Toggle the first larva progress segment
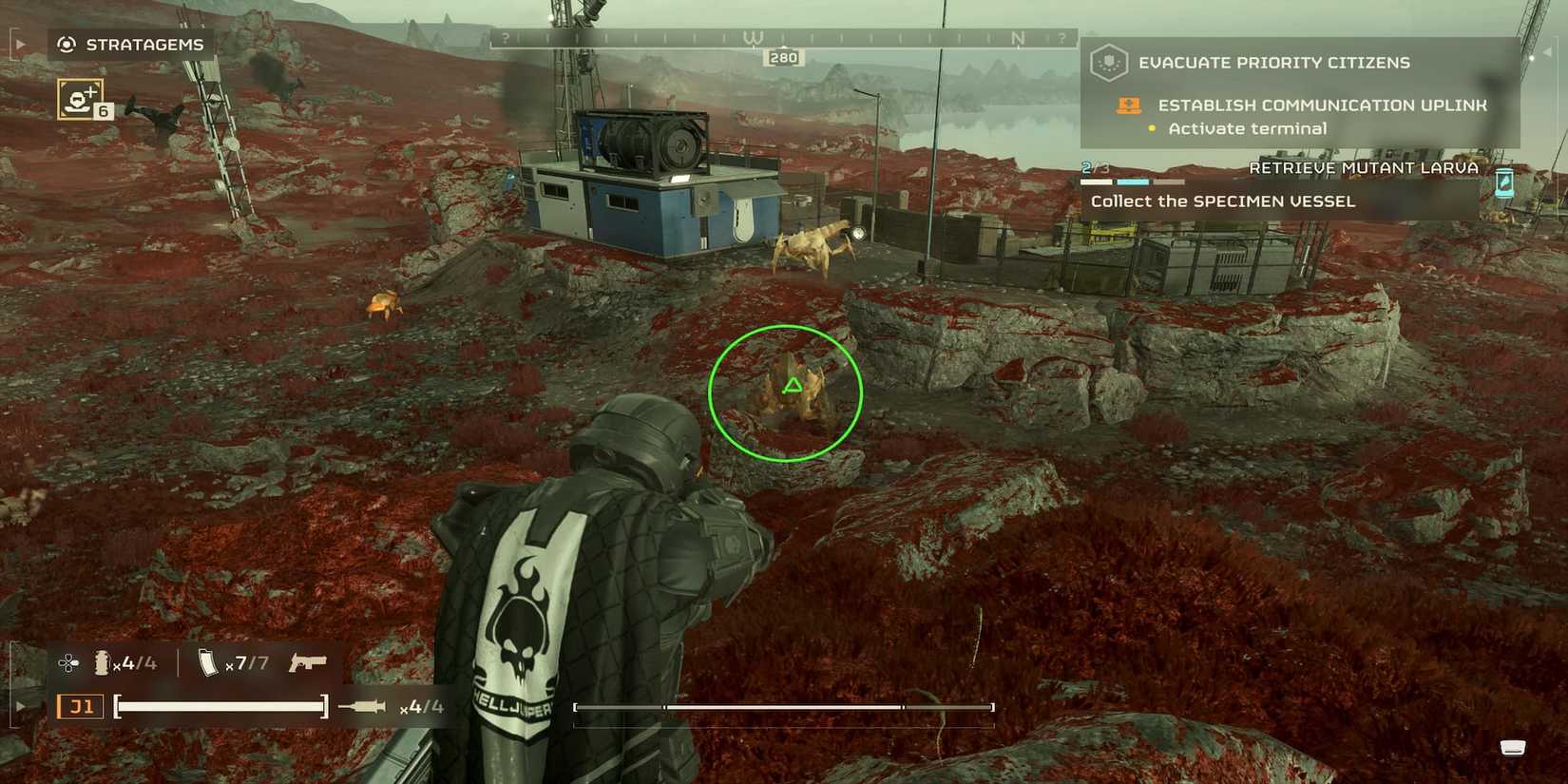Viewport: 1568px width, 784px height. tap(1102, 181)
